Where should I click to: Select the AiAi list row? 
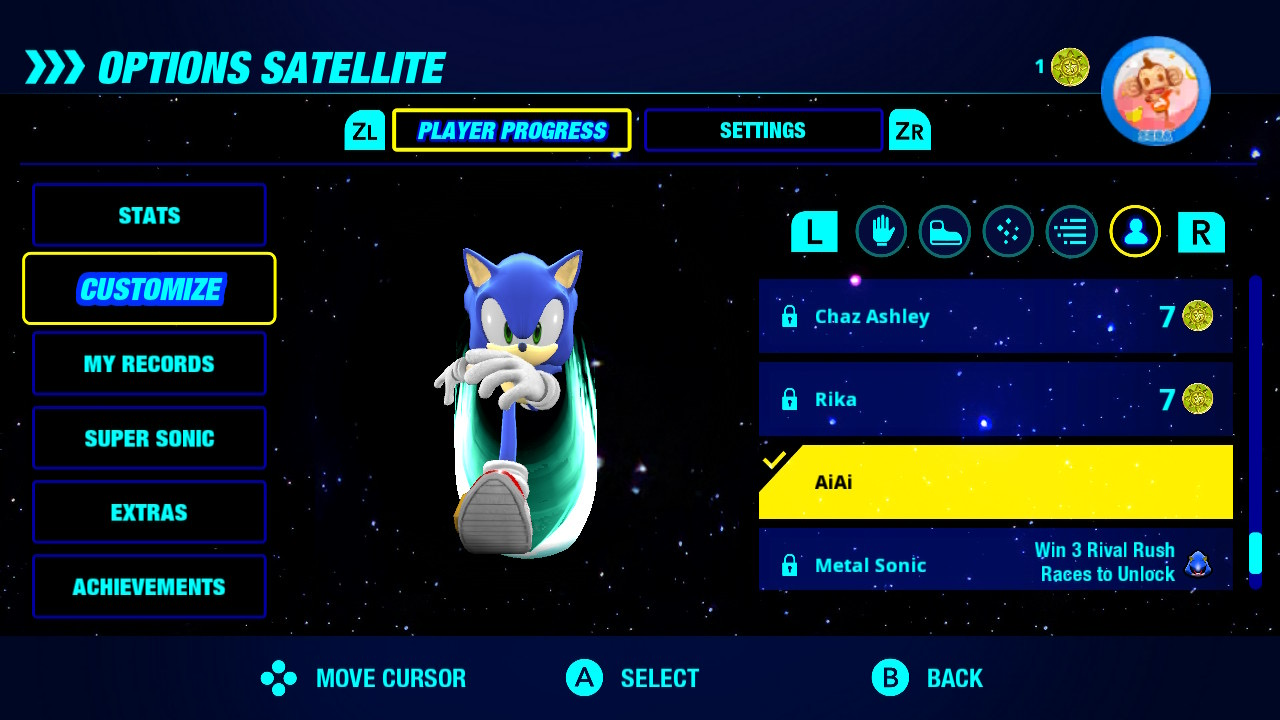point(995,483)
